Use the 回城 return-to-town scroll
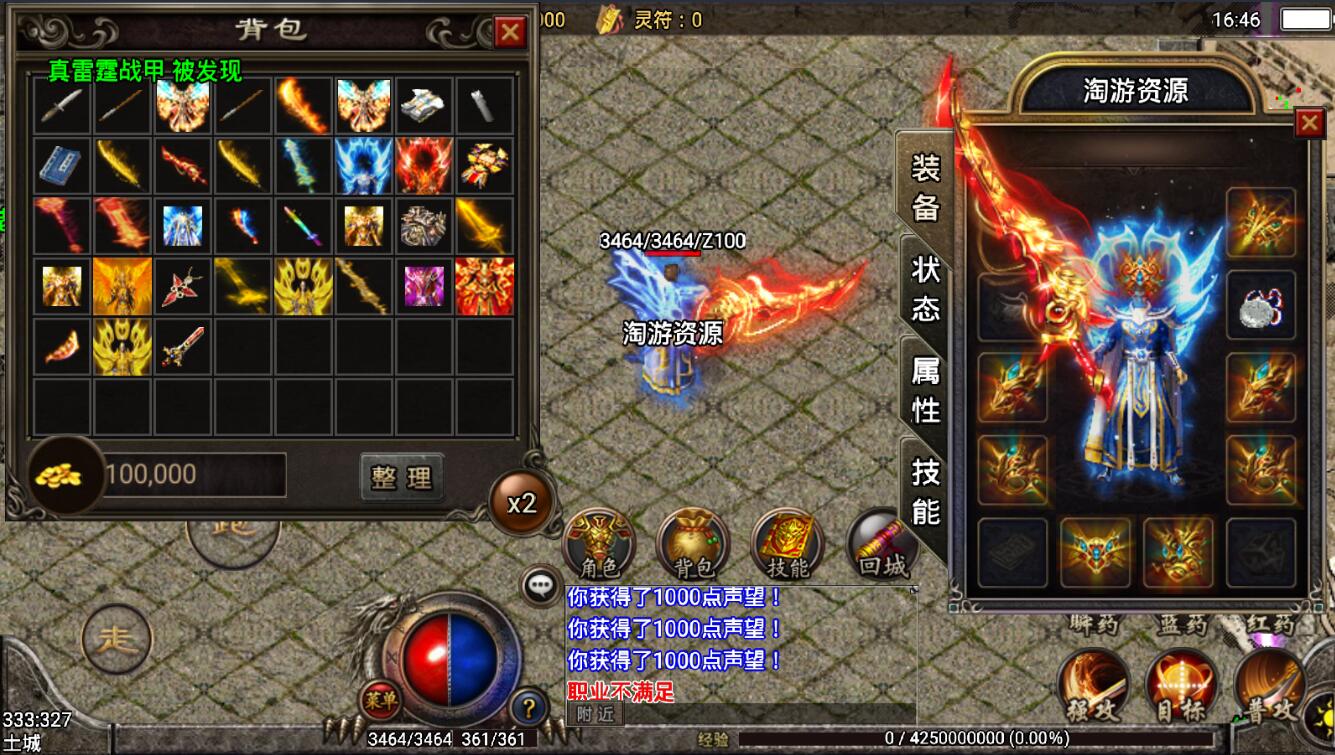1335x755 pixels. [x=882, y=545]
